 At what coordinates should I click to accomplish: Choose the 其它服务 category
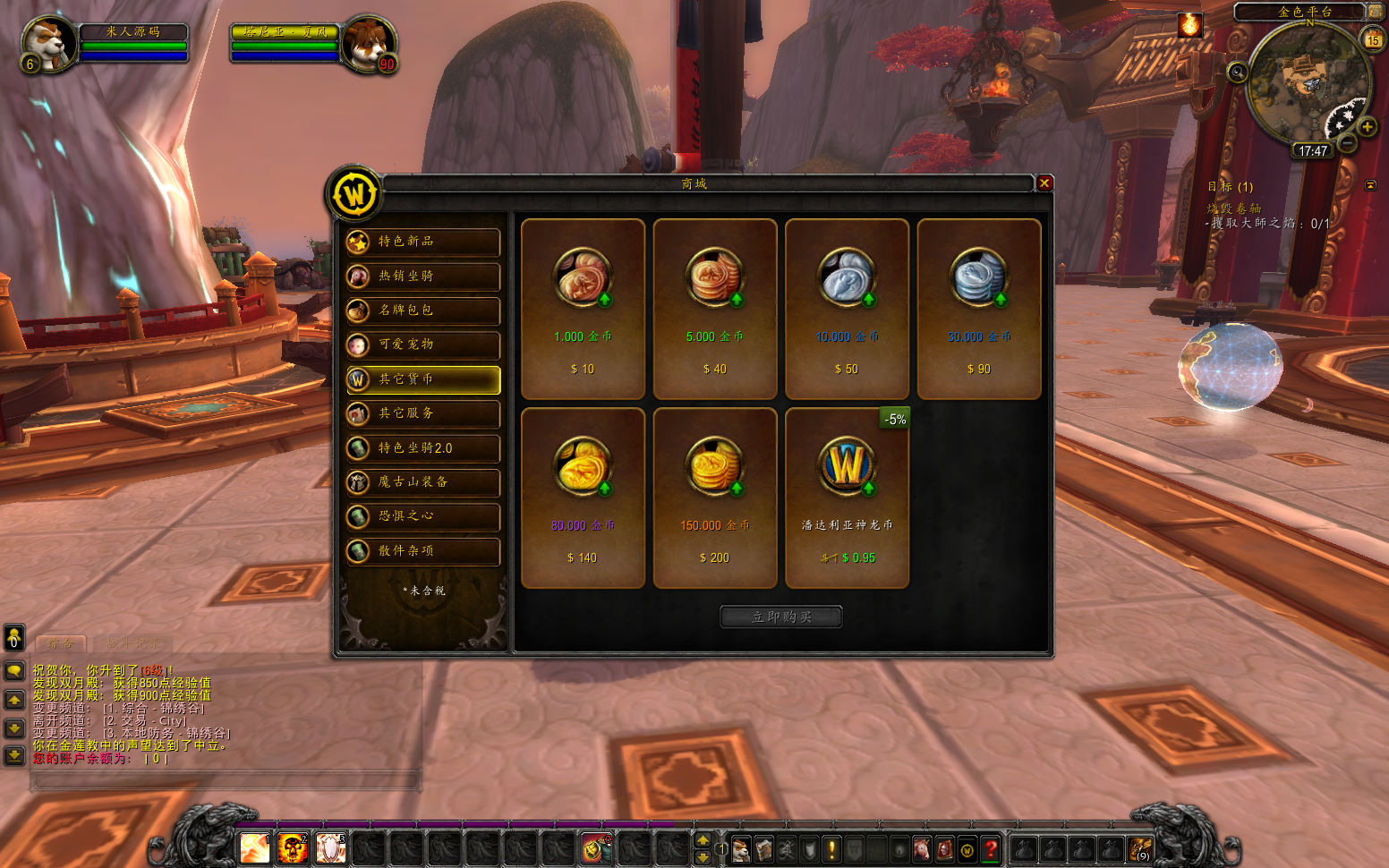click(423, 413)
